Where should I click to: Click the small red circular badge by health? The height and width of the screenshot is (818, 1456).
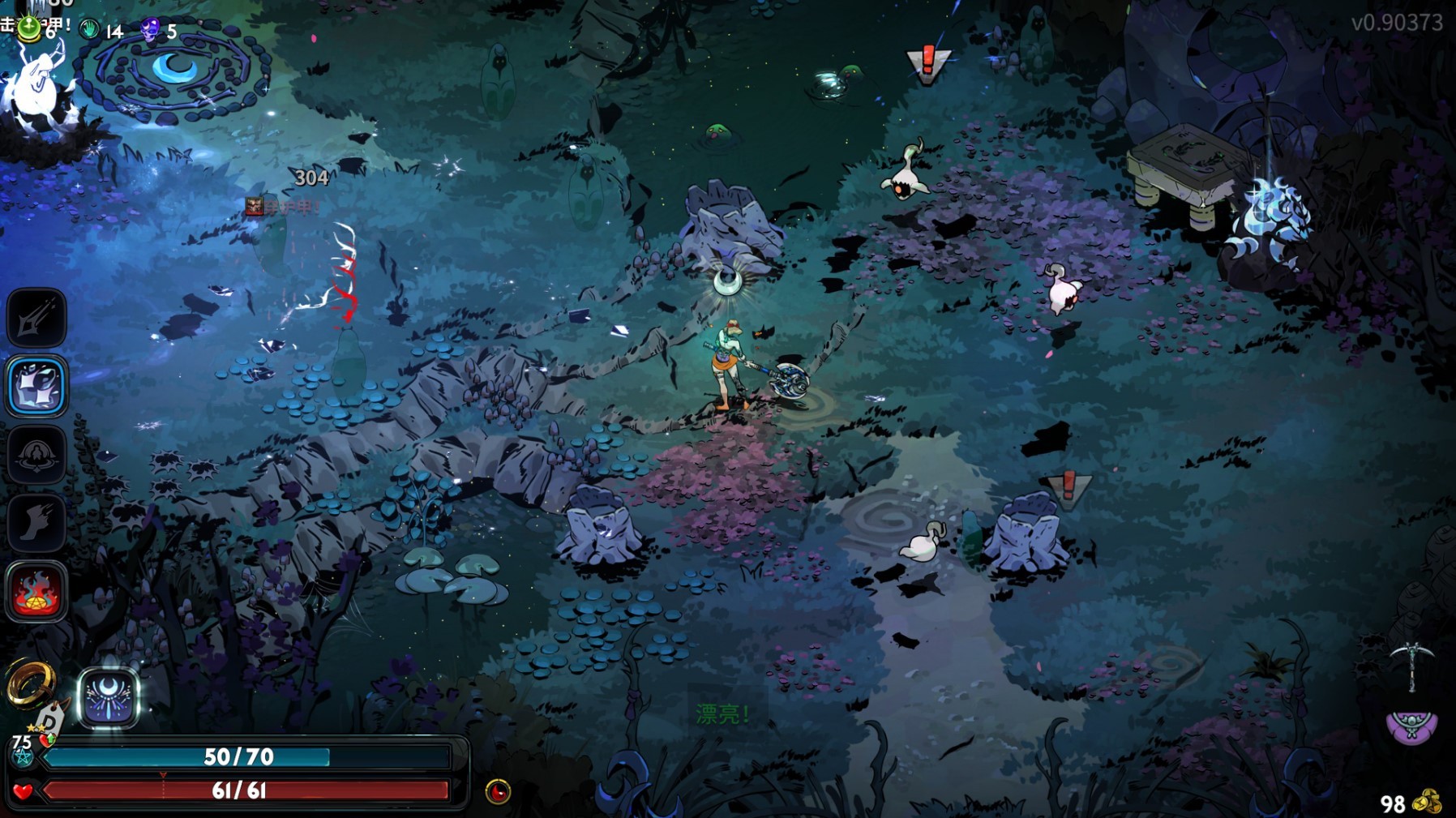point(498,791)
